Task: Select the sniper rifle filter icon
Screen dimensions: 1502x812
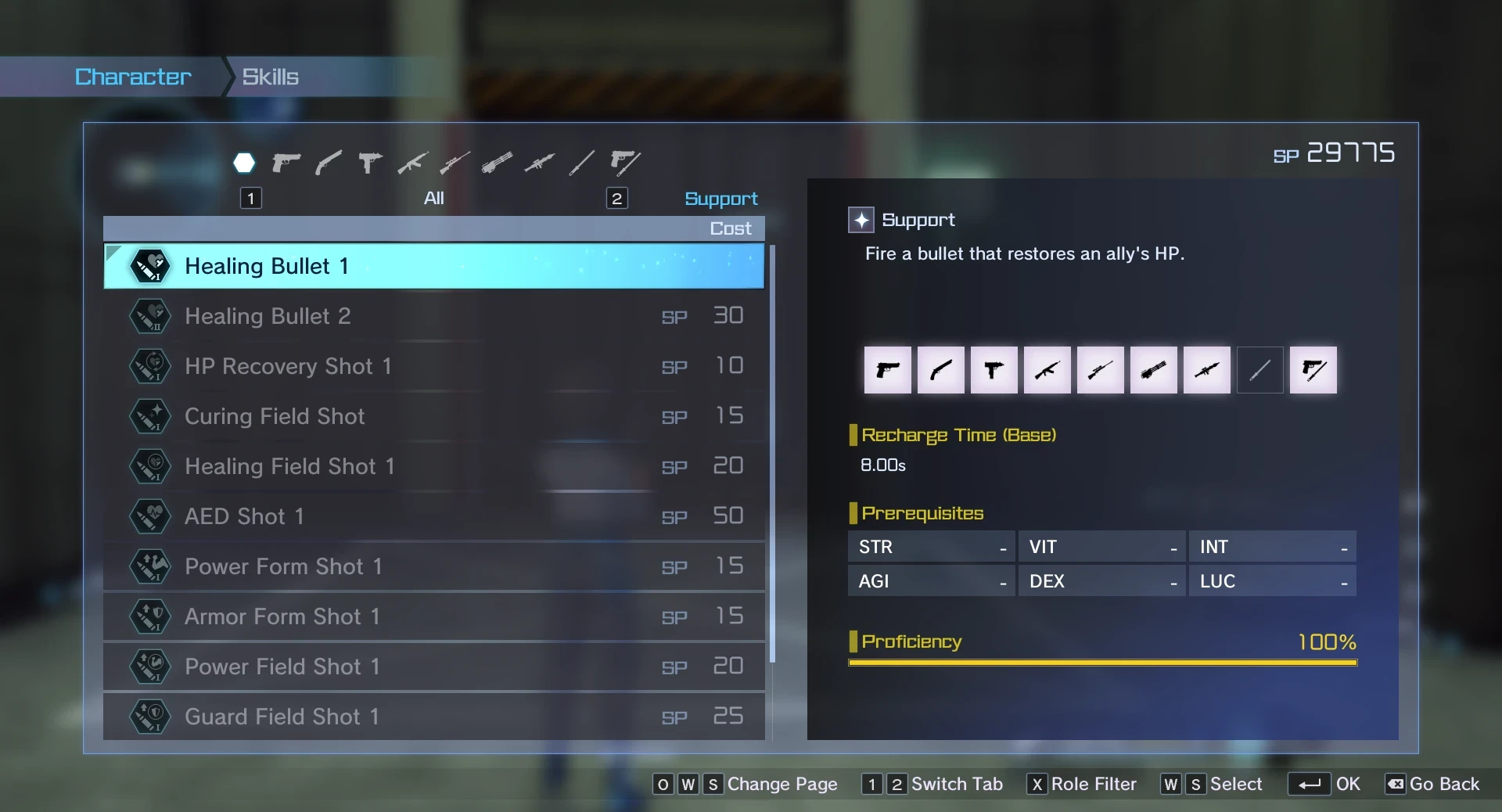Action: click(455, 162)
